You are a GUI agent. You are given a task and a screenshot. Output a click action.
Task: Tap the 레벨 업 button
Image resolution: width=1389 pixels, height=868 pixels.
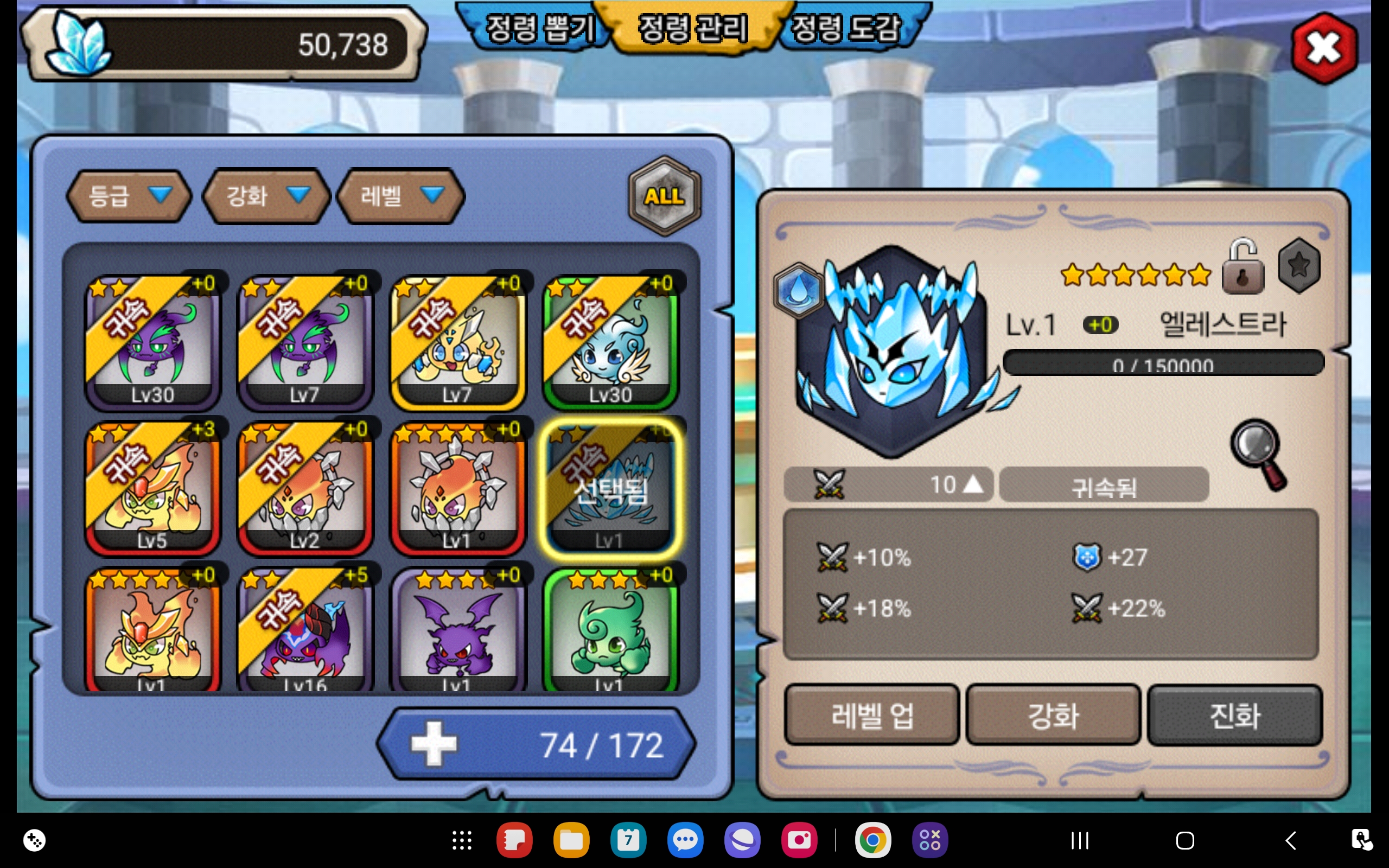pyautogui.click(x=871, y=716)
